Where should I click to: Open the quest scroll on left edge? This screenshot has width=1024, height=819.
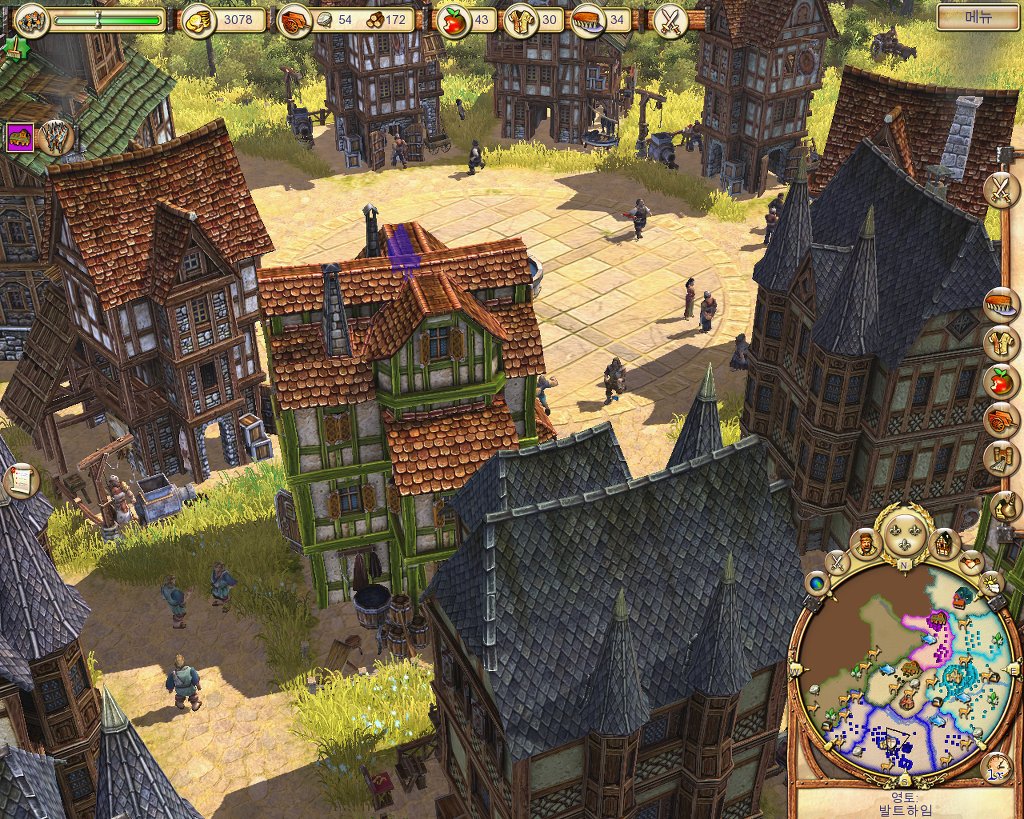[17, 481]
